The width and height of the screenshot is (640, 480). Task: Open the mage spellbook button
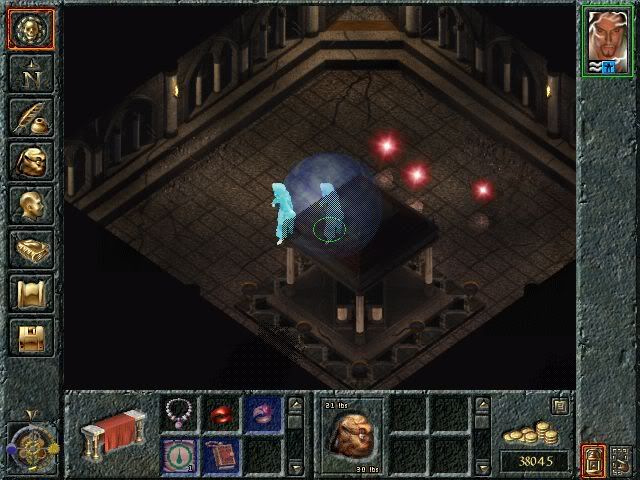[29, 249]
